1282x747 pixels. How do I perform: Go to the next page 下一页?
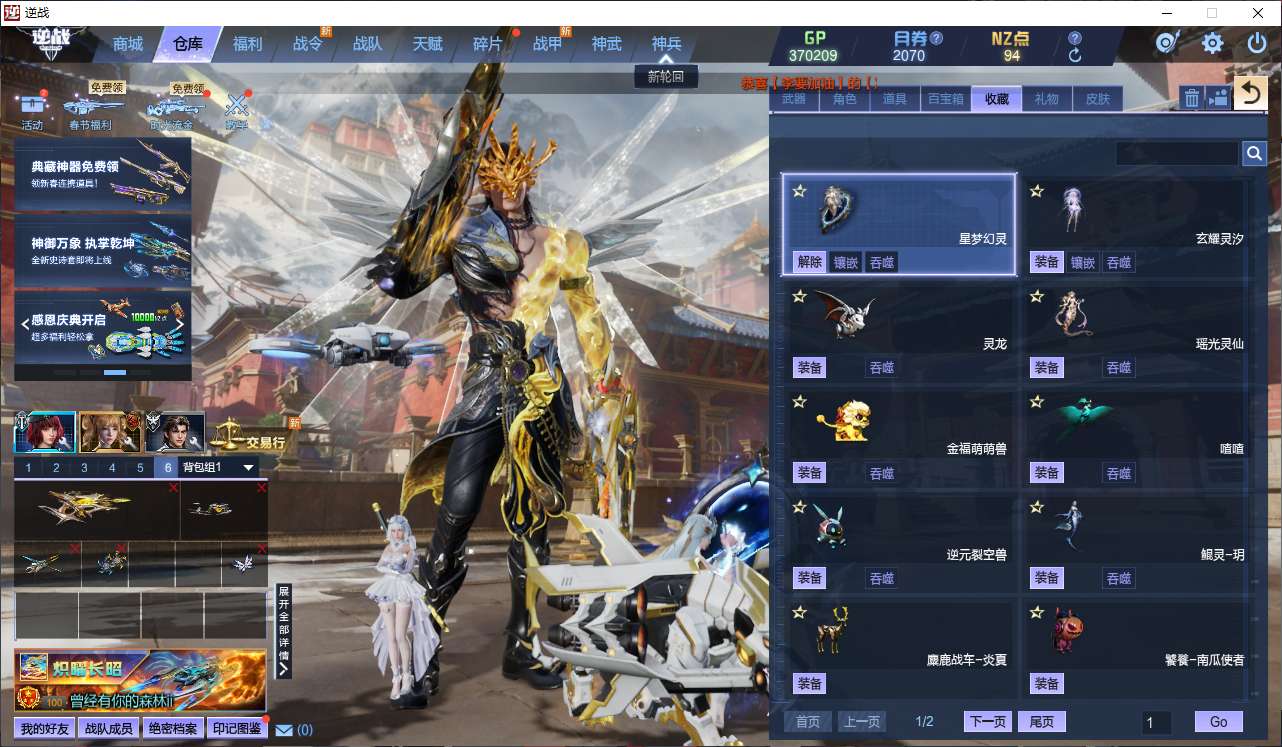(x=987, y=722)
